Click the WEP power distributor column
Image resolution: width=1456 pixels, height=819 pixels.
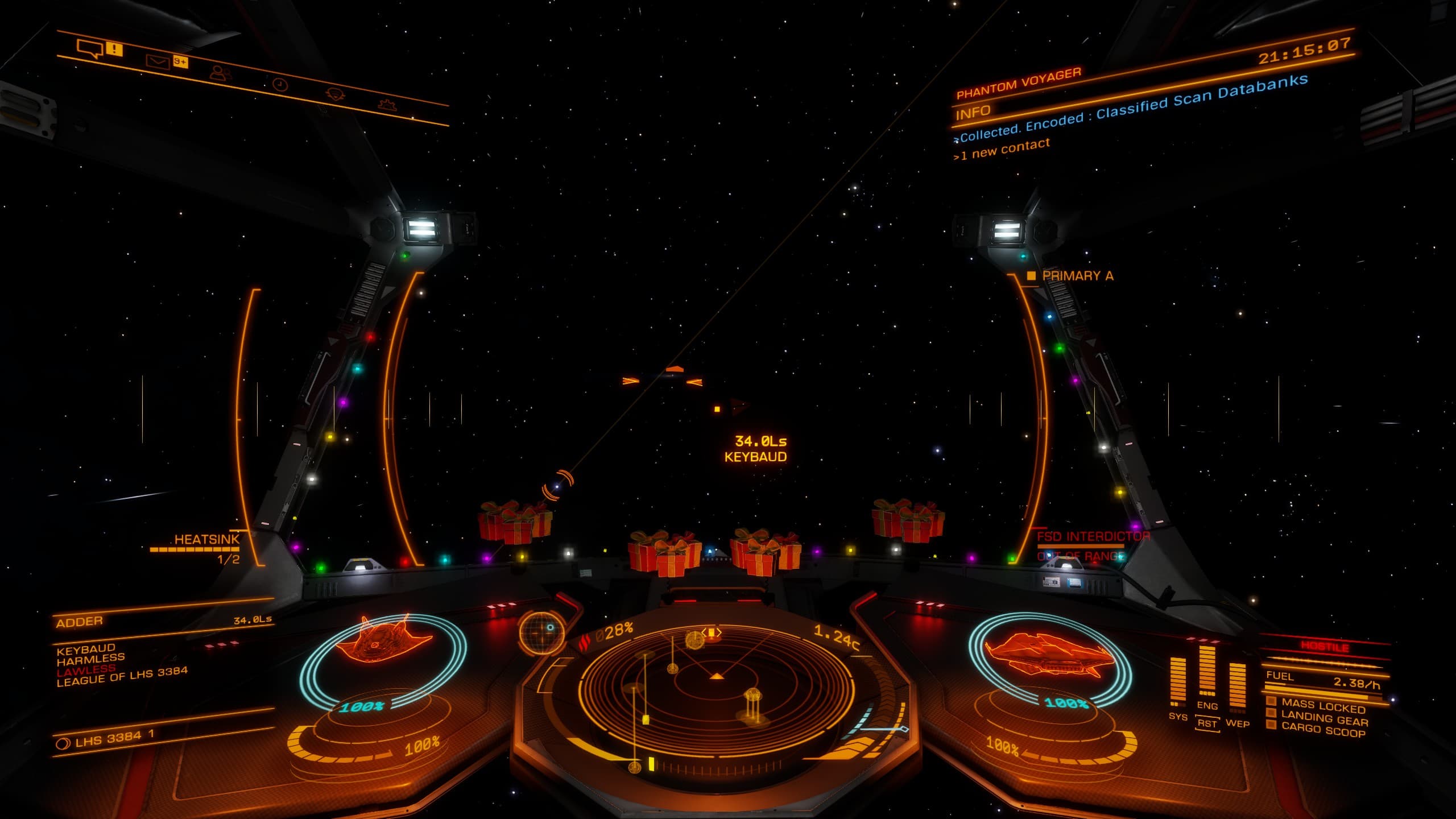1237,687
